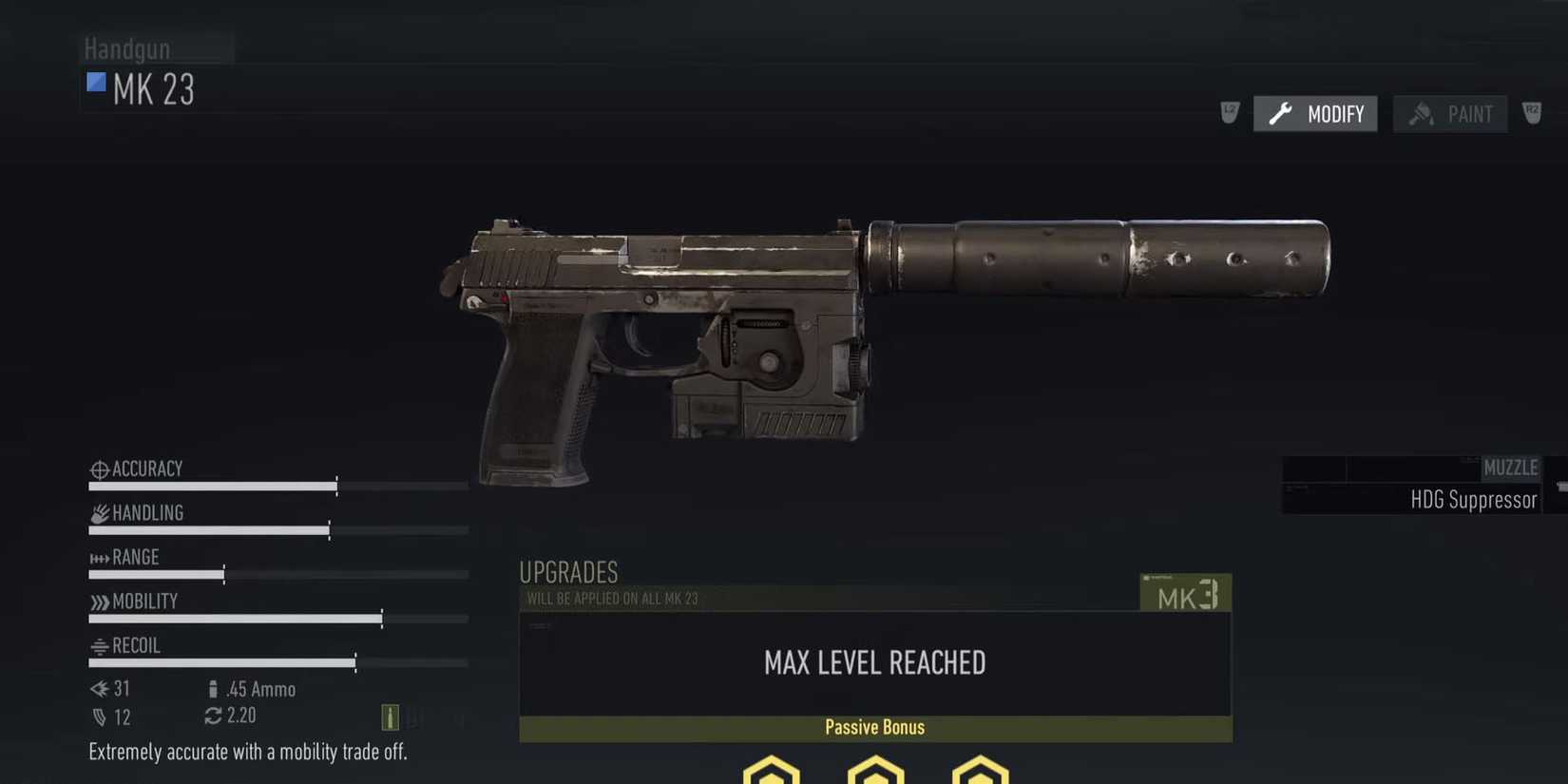Click the blue rarity square beside MK 23
The height and width of the screenshot is (784, 1568).
click(95, 83)
